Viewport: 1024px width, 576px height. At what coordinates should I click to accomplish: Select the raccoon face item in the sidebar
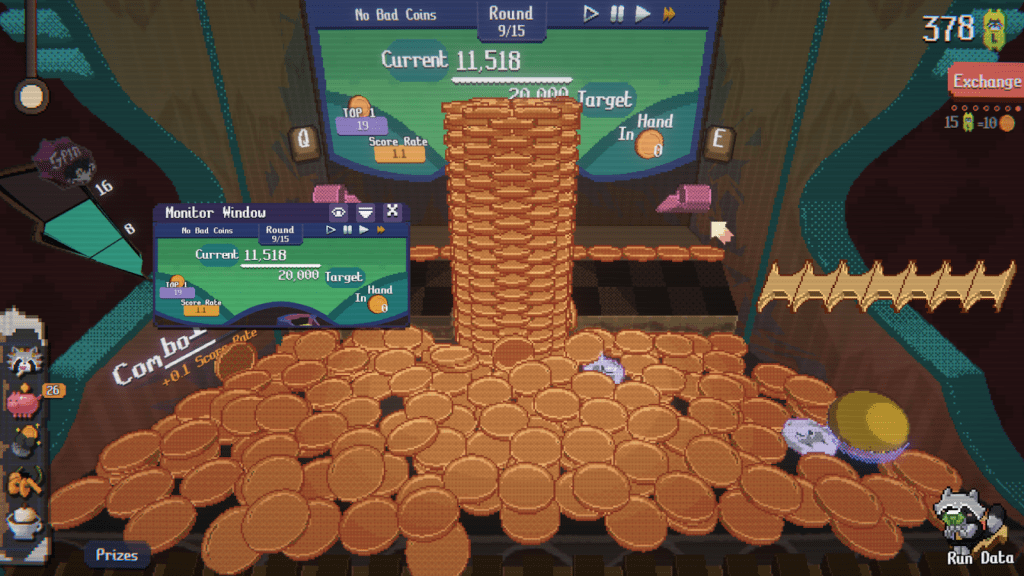[22, 358]
